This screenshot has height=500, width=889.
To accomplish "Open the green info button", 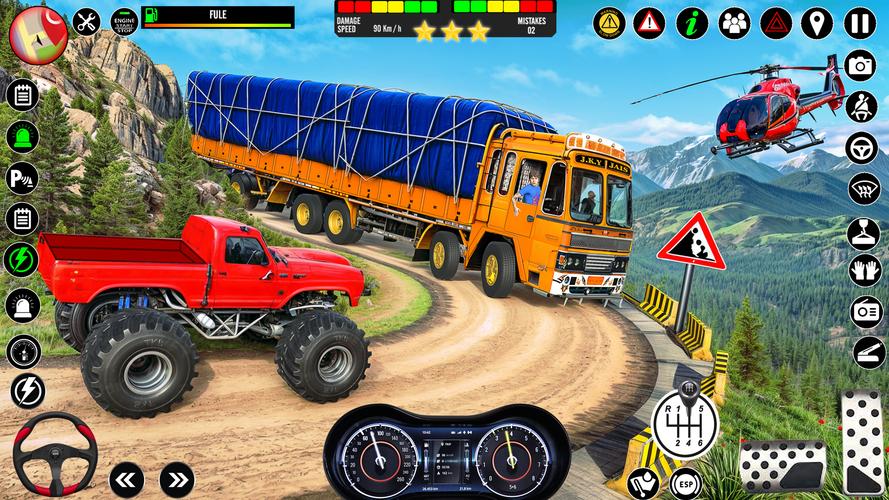I will coord(692,22).
